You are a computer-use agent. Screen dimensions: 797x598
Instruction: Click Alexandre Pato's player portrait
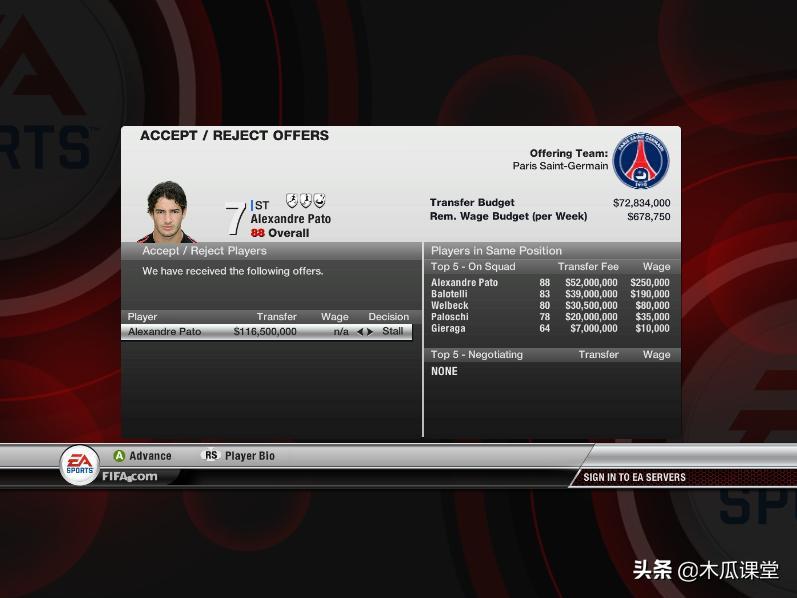pyautogui.click(x=167, y=211)
